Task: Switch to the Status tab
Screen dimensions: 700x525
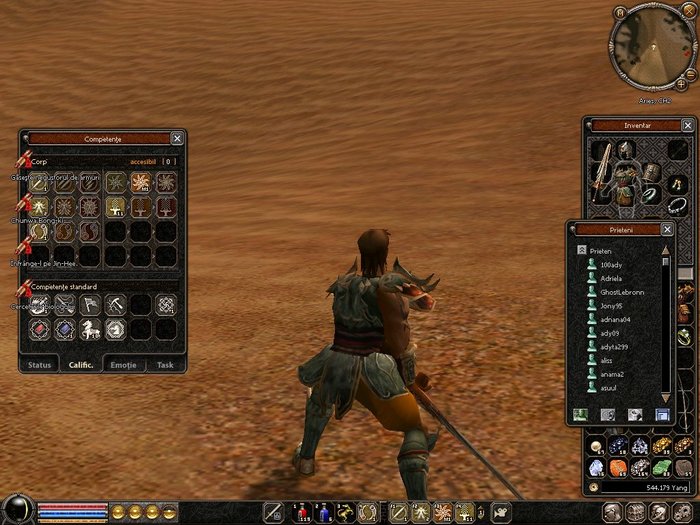Action: click(40, 365)
